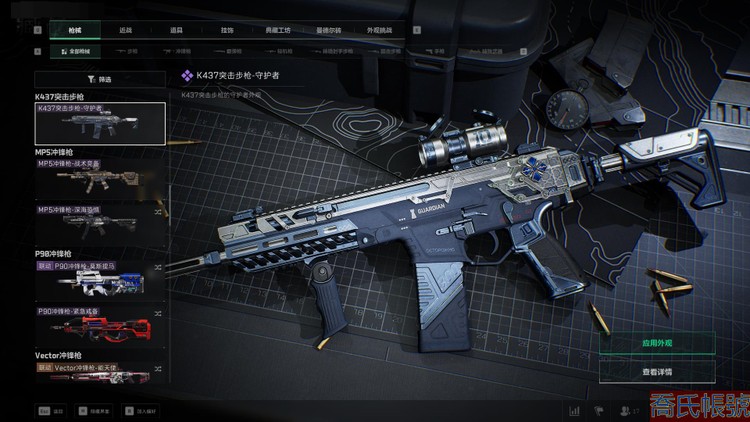Click the bar chart stats icon

click(574, 410)
